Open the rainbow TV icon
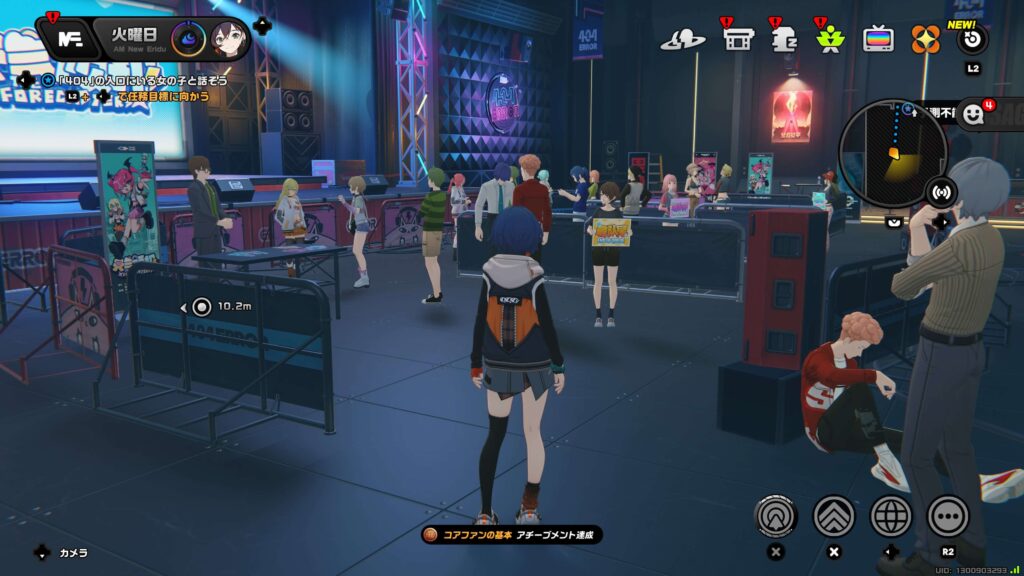Screen dimensions: 1024x576 click(x=878, y=40)
